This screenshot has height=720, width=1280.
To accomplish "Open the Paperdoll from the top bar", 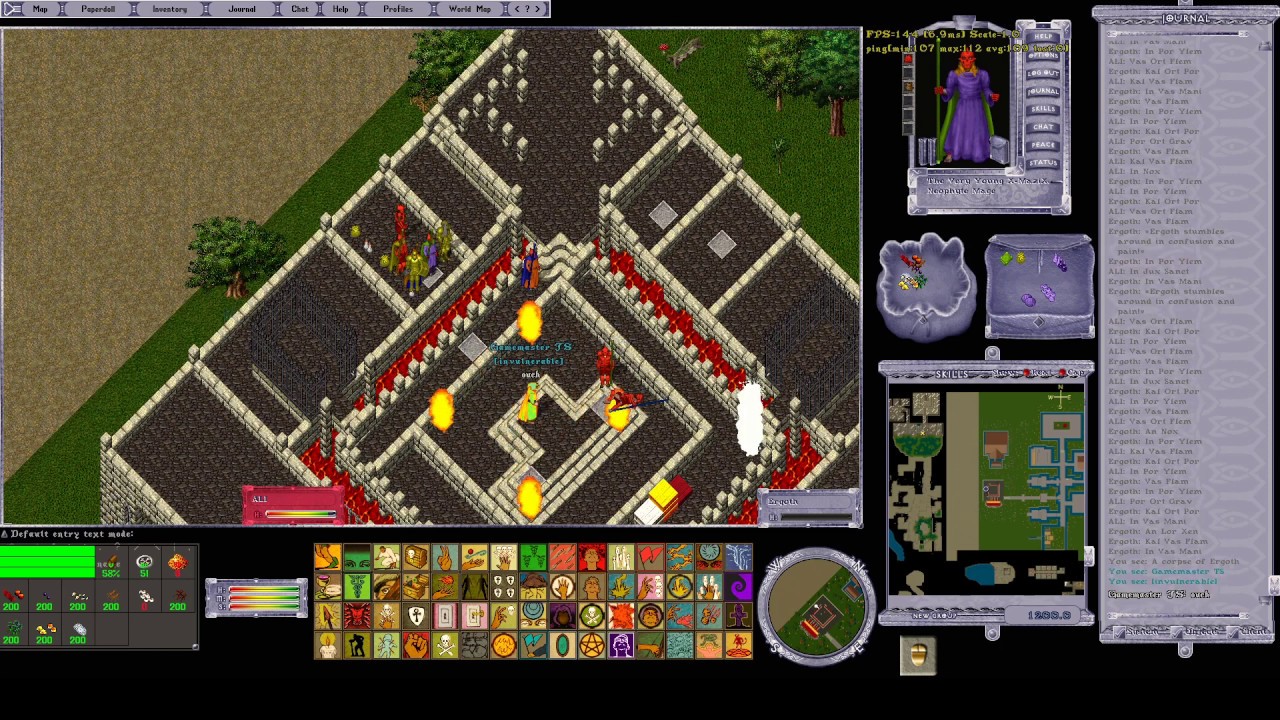I will (98, 9).
